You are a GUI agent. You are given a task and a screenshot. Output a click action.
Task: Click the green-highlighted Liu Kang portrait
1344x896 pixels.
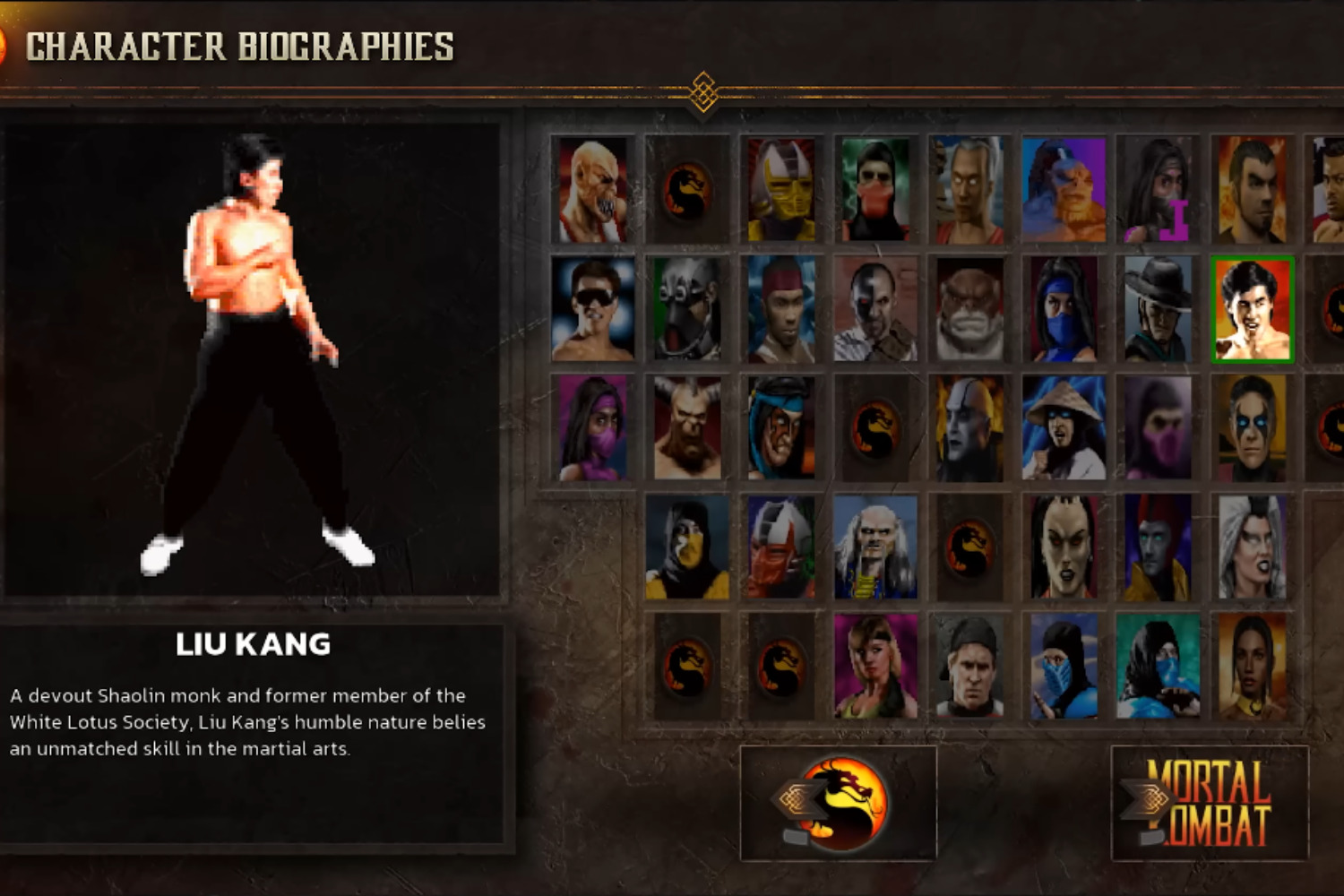(1252, 309)
